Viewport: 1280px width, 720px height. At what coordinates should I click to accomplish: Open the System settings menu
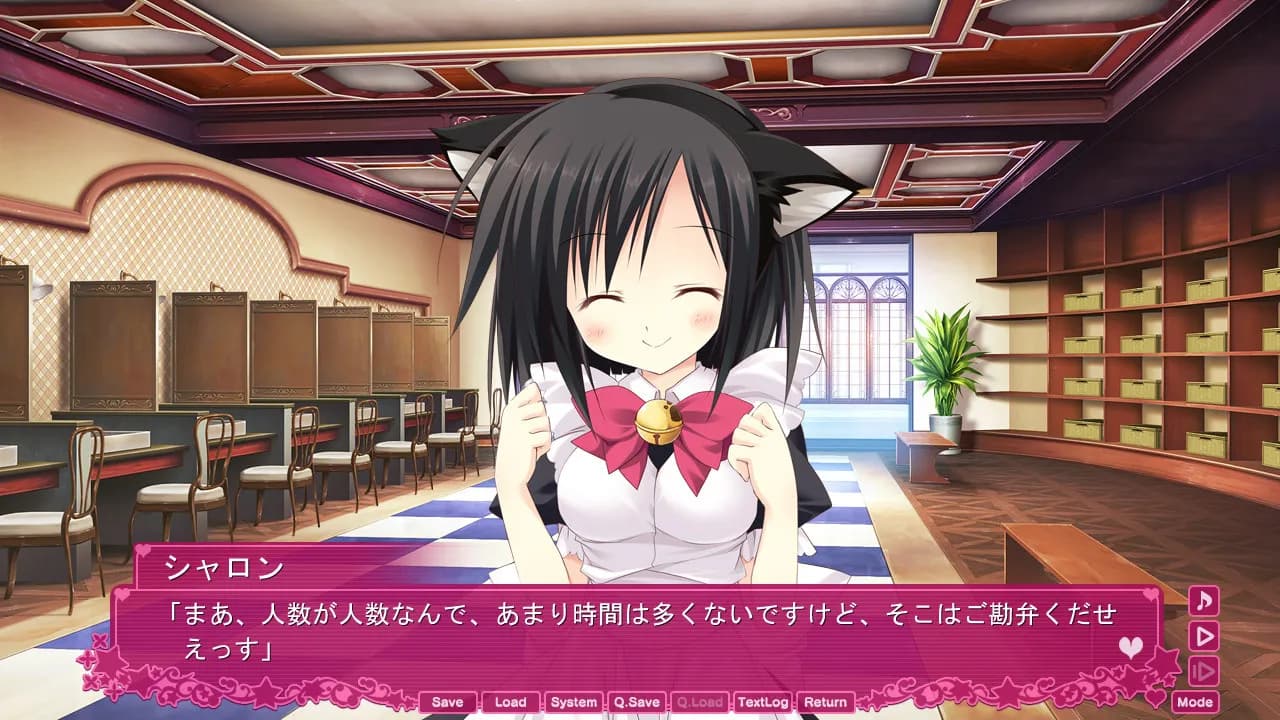coord(572,702)
